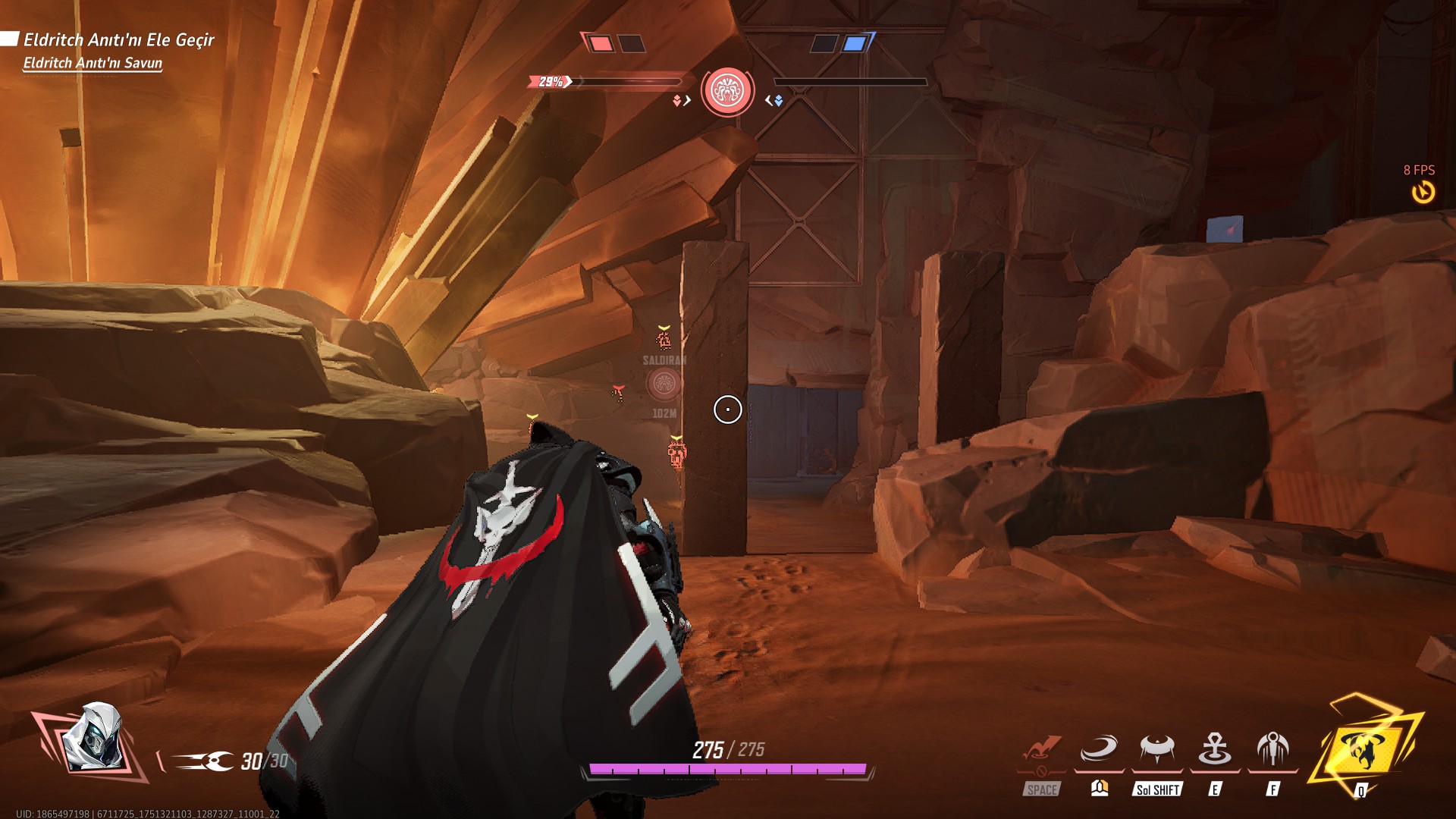
Task: Use the Ancient Ankh ability icon
Action: pos(1215,750)
